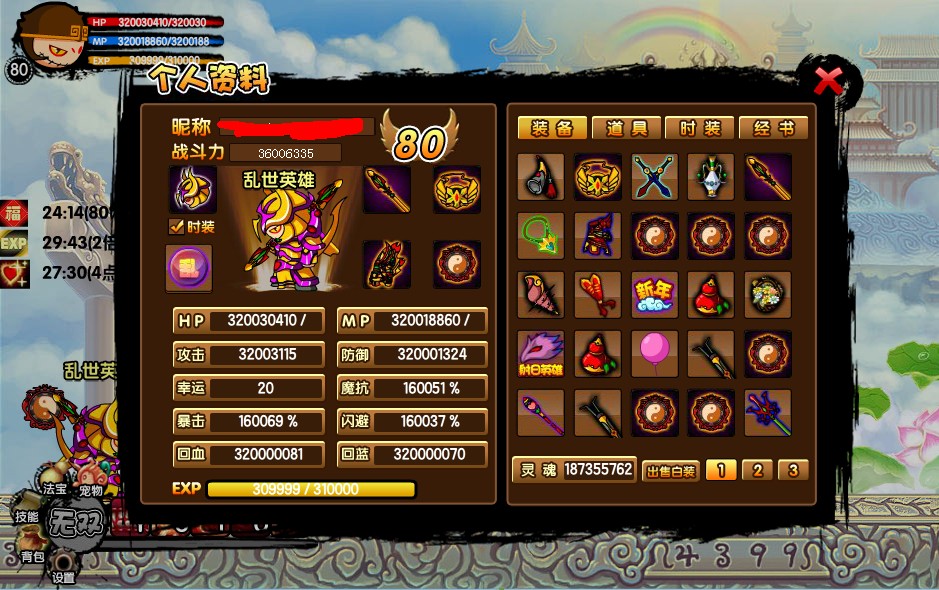
Task: Go to inventory page 2
Action: pos(757,470)
